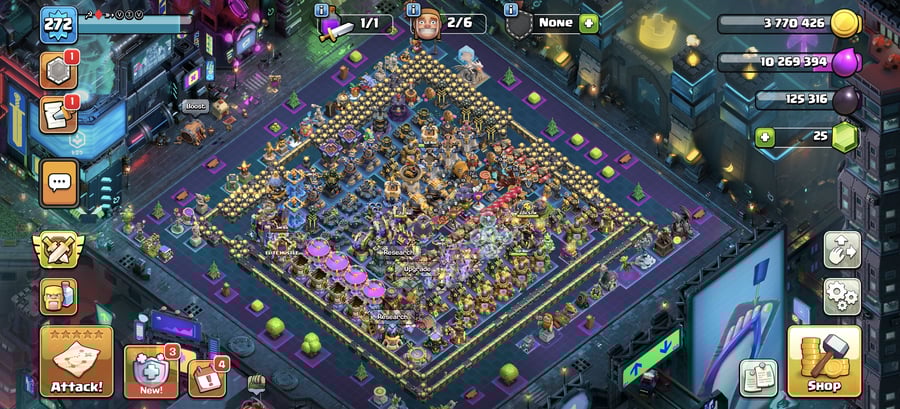Add a shield with the green plus next to None
The image size is (900, 409).
[588, 22]
